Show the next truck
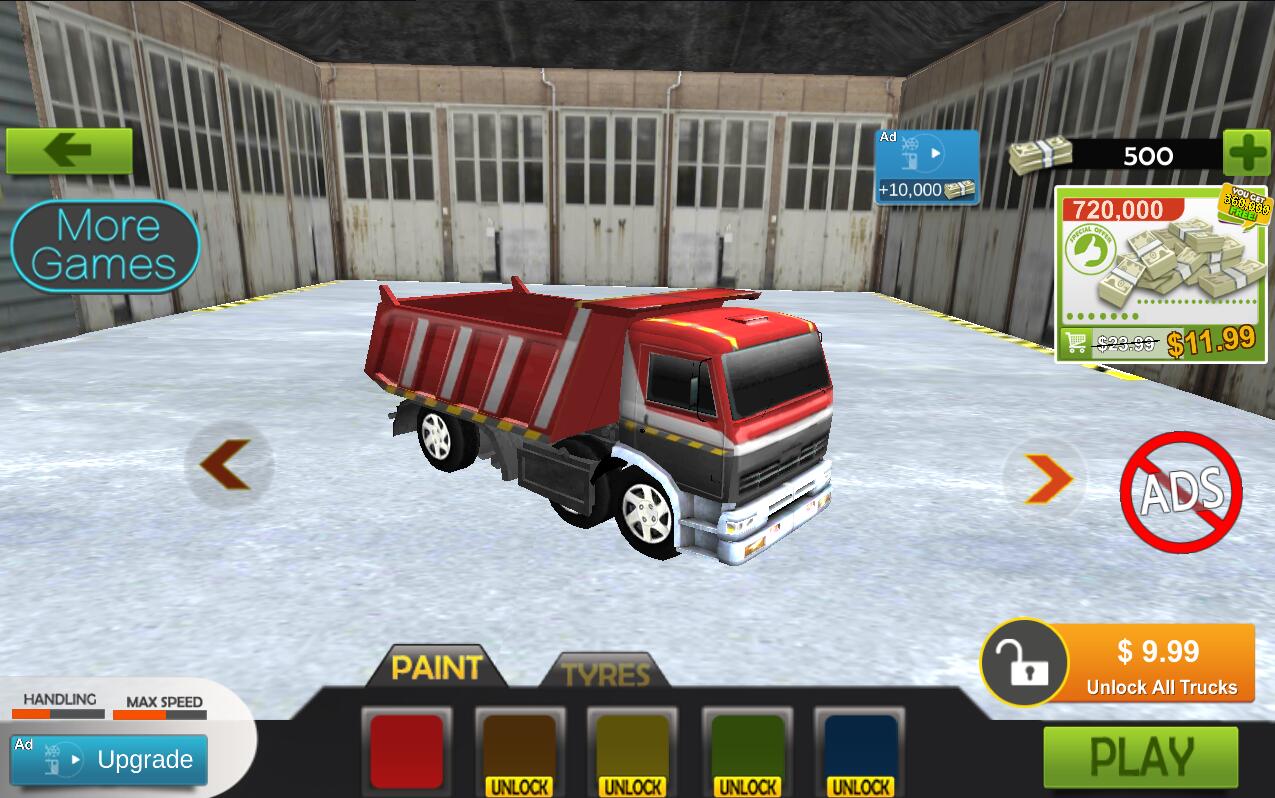This screenshot has width=1275, height=798. point(1045,479)
